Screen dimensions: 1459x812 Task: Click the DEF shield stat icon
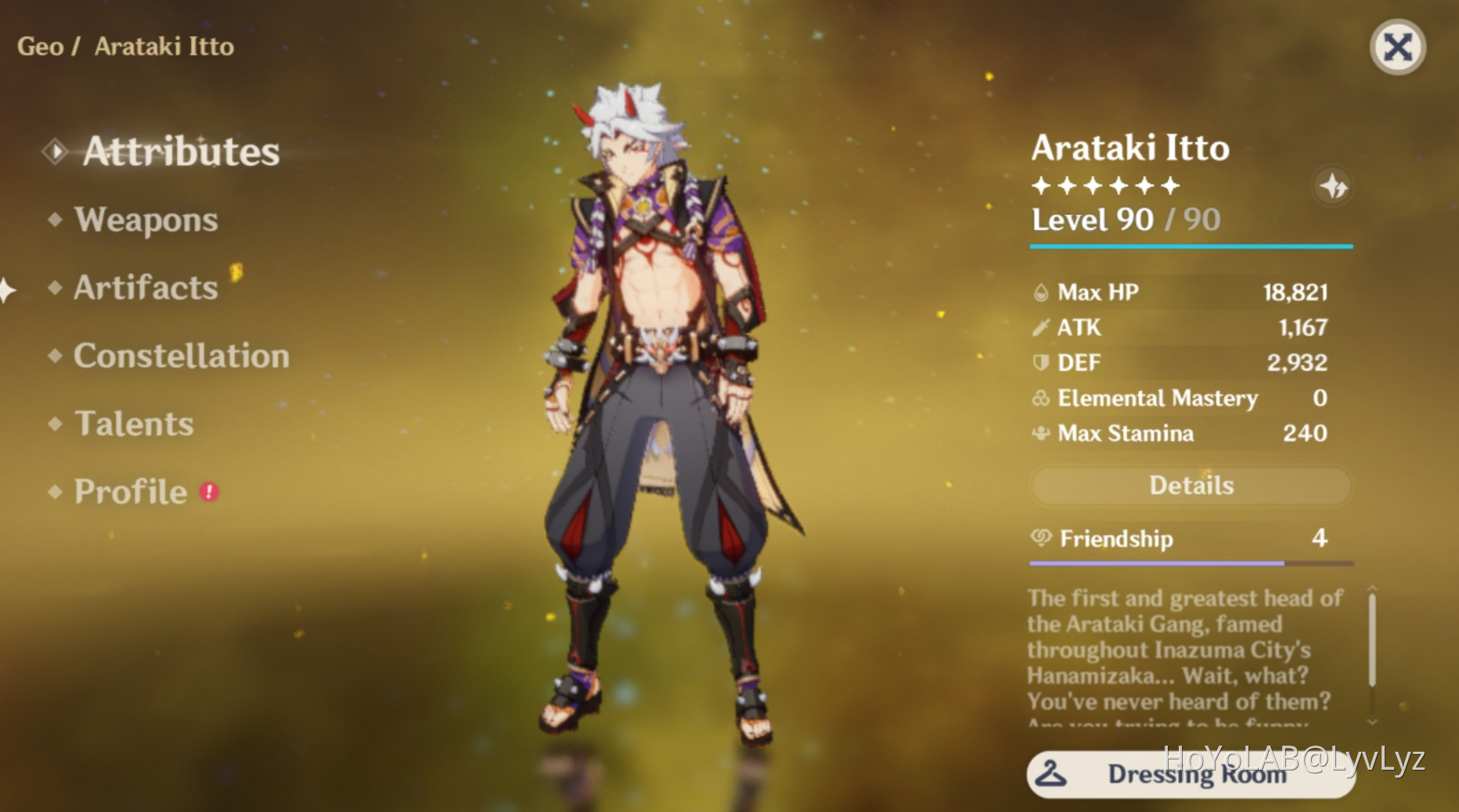[1039, 363]
